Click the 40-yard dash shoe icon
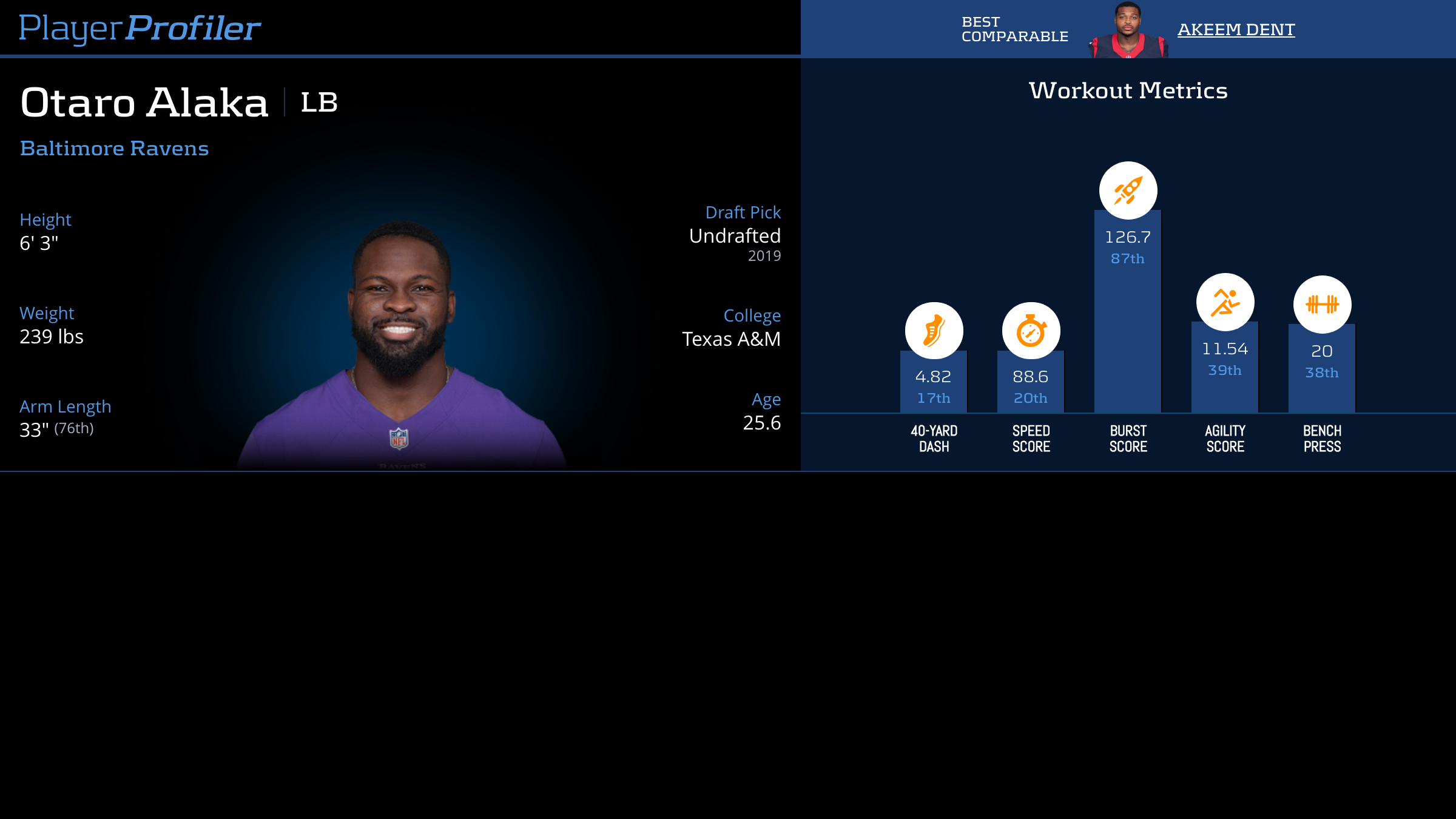 (x=934, y=331)
